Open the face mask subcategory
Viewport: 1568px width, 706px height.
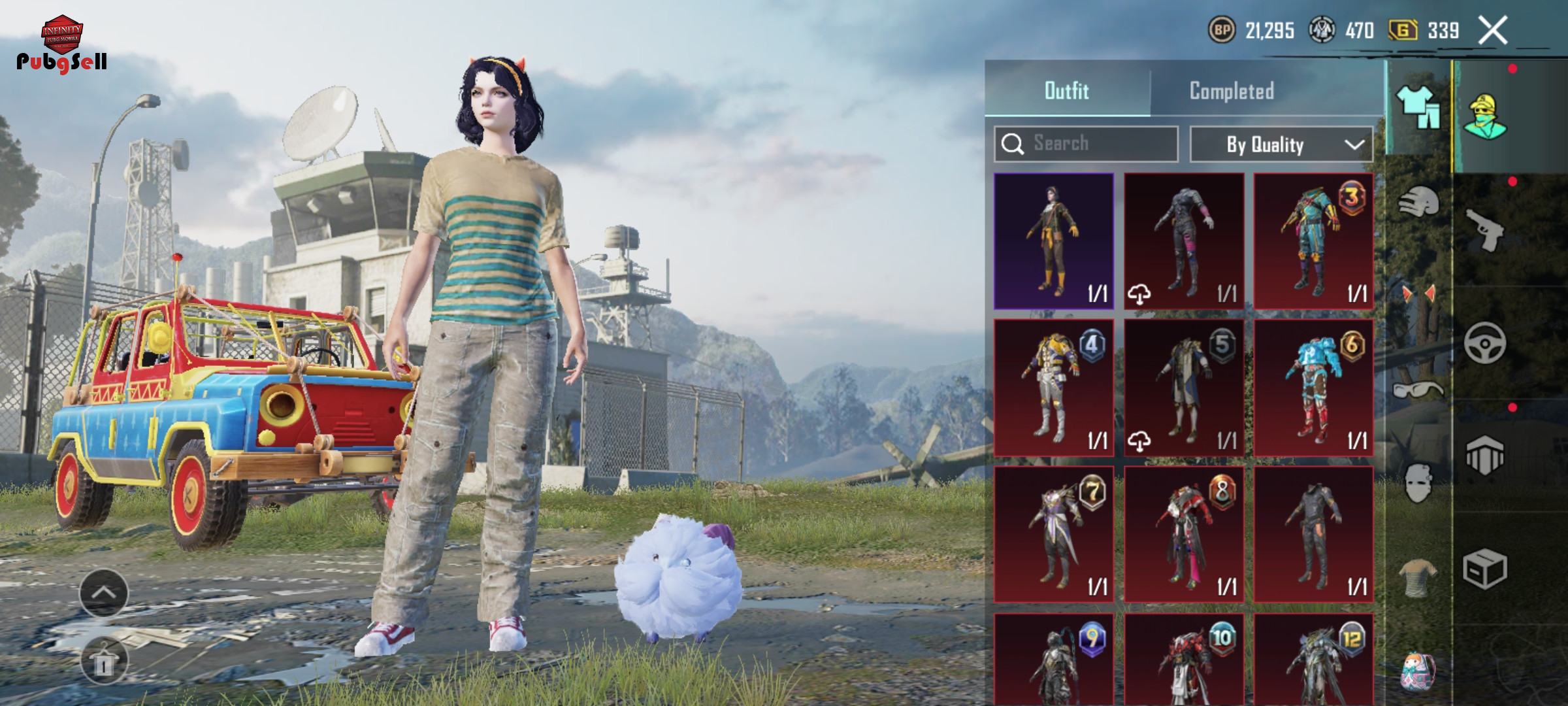1418,483
